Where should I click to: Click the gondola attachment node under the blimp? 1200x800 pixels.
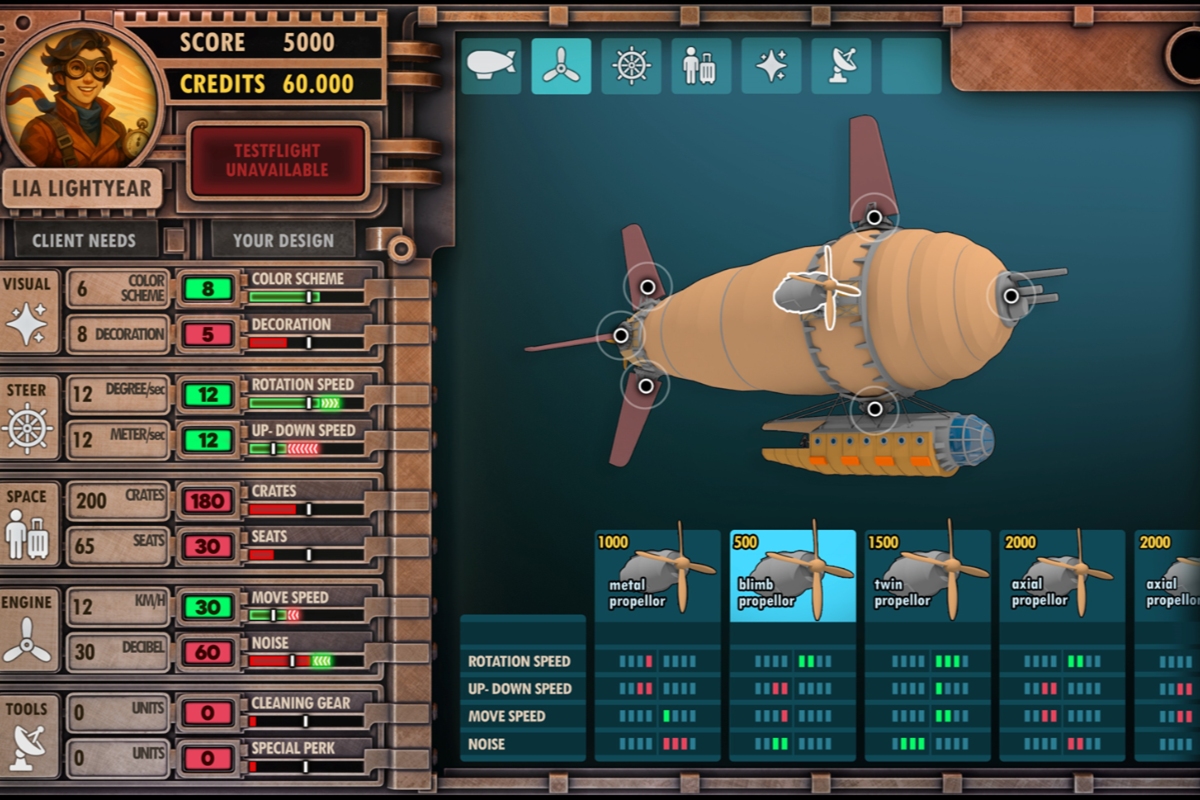point(875,409)
